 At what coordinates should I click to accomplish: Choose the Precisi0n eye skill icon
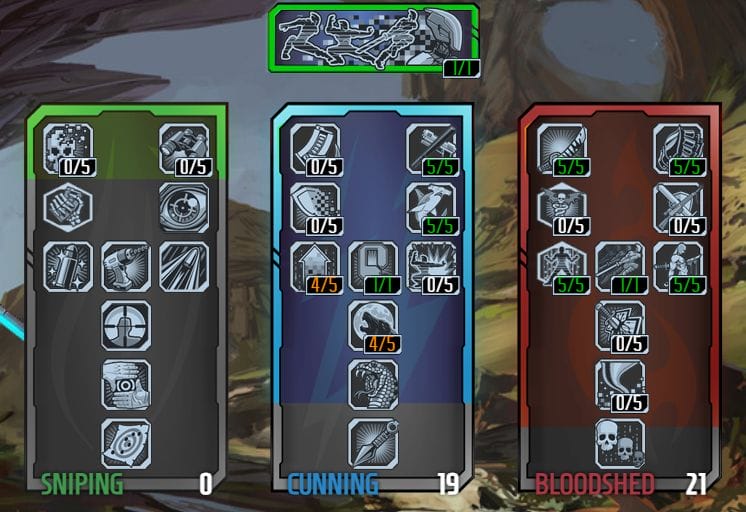[184, 207]
